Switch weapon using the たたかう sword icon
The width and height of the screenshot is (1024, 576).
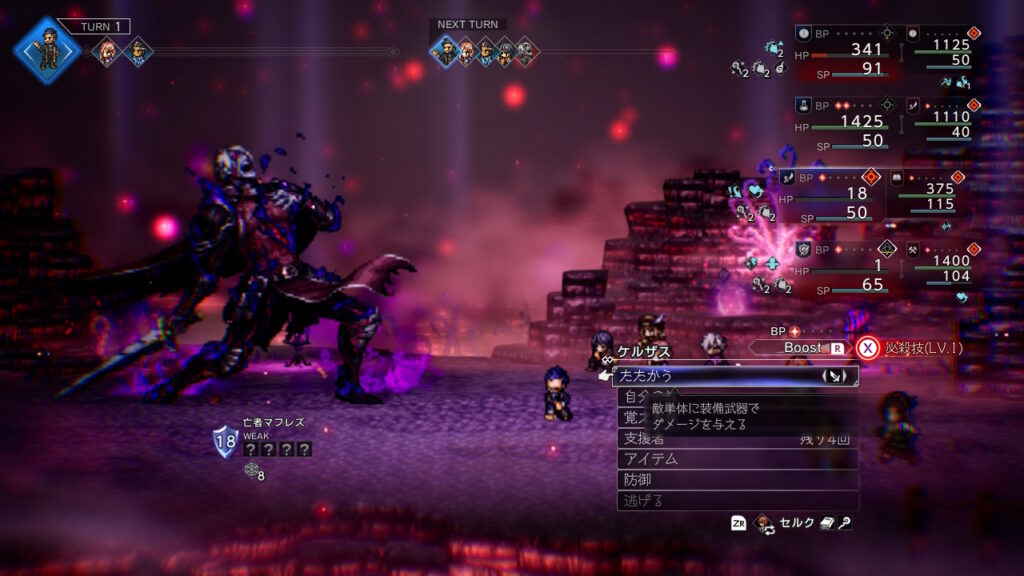pos(836,377)
